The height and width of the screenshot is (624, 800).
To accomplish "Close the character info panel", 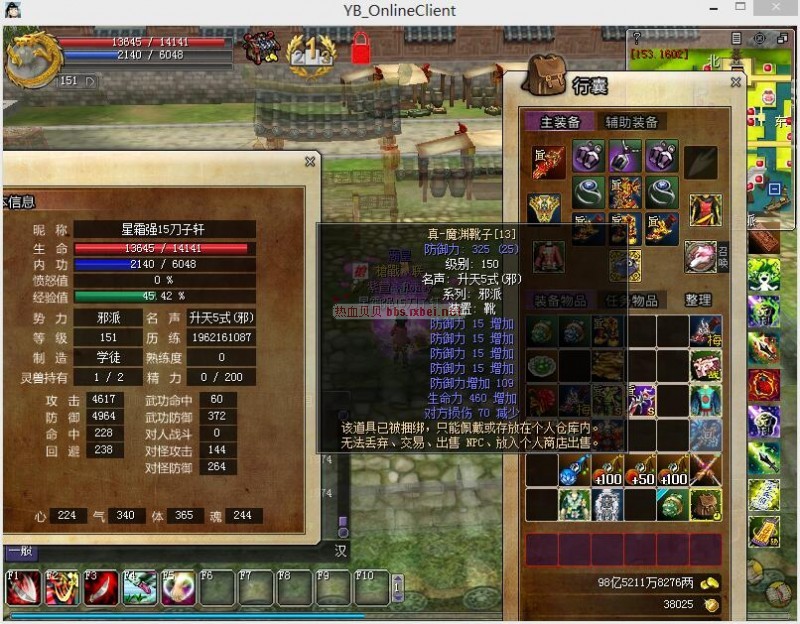I will pyautogui.click(x=311, y=160).
